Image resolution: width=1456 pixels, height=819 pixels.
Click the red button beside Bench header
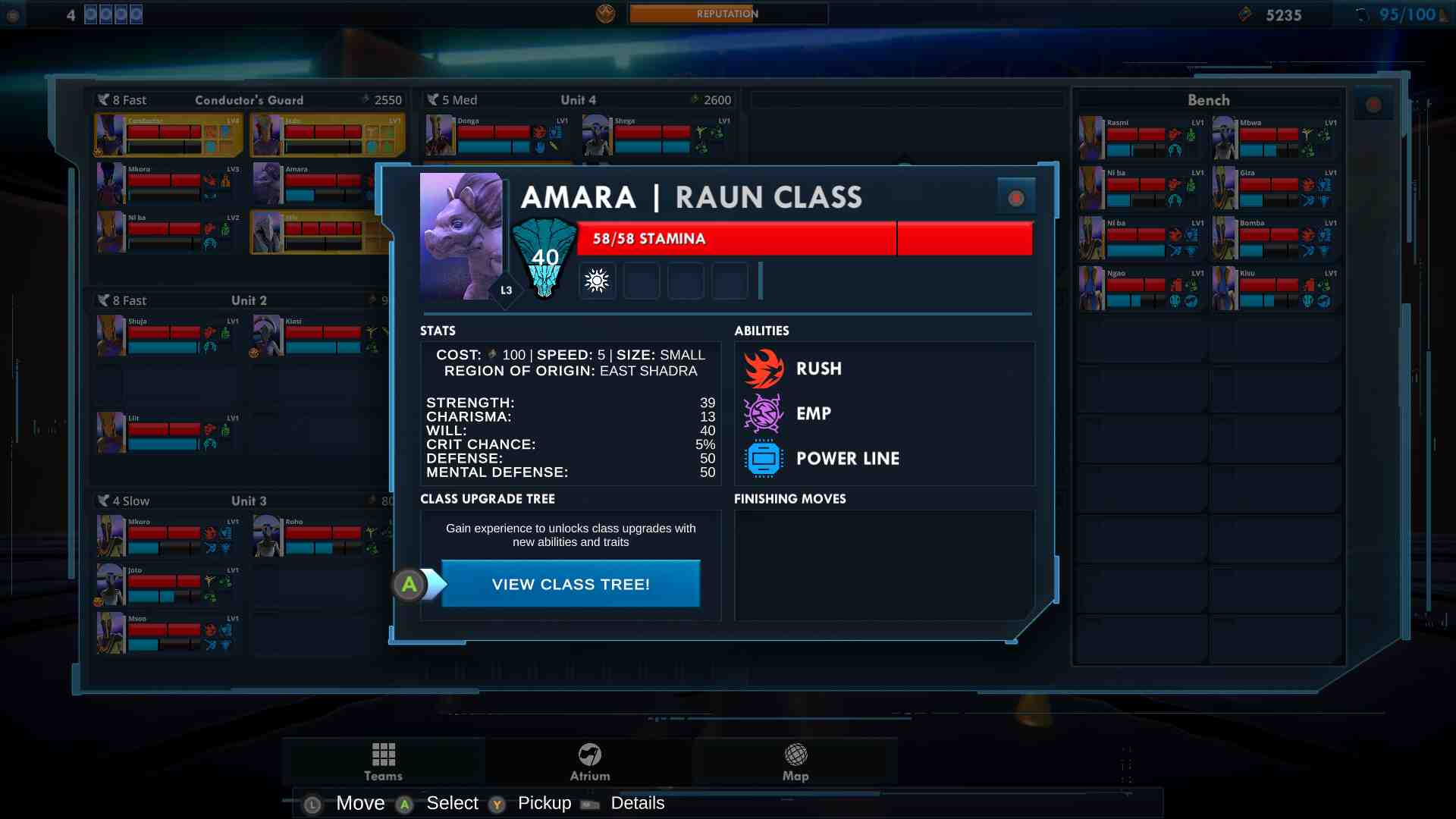[1373, 105]
